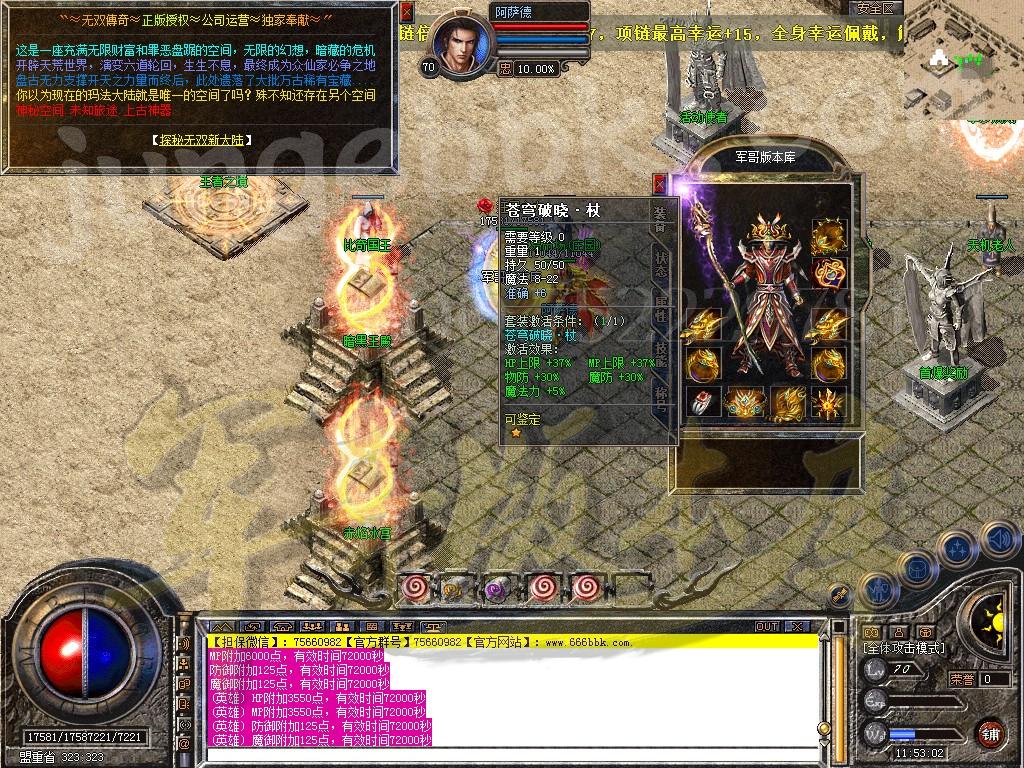Close the character equipment panel

[659, 183]
